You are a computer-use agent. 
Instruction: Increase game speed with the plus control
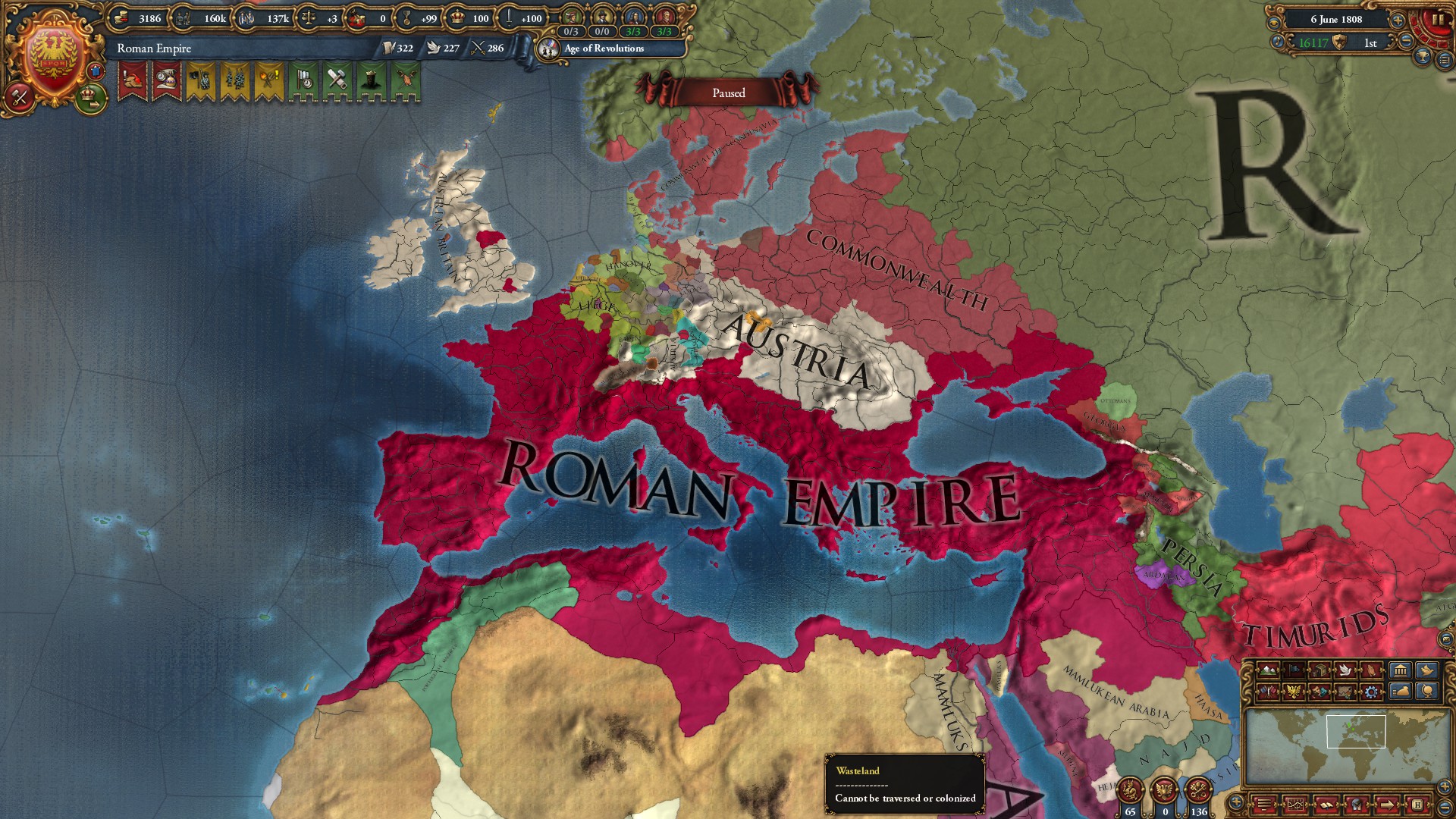[1398, 20]
